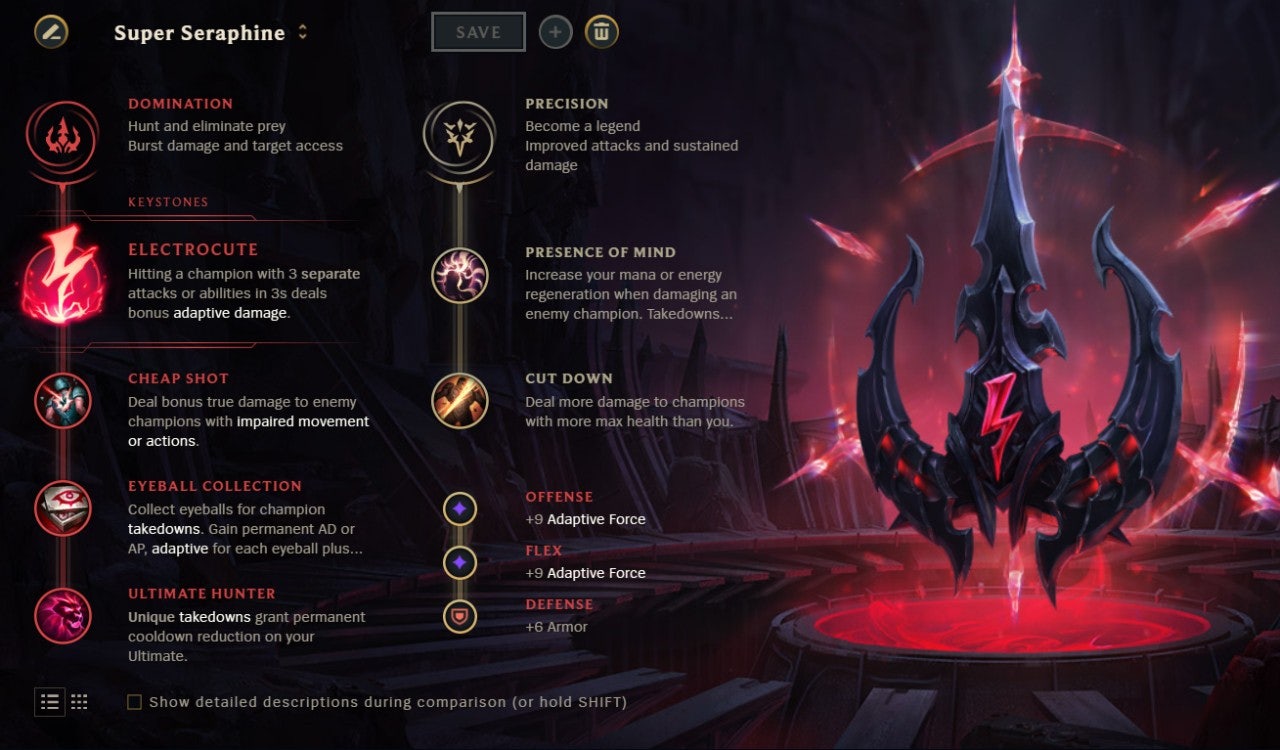This screenshot has height=750, width=1280.
Task: Switch to grid view layout
Action: coord(79,702)
